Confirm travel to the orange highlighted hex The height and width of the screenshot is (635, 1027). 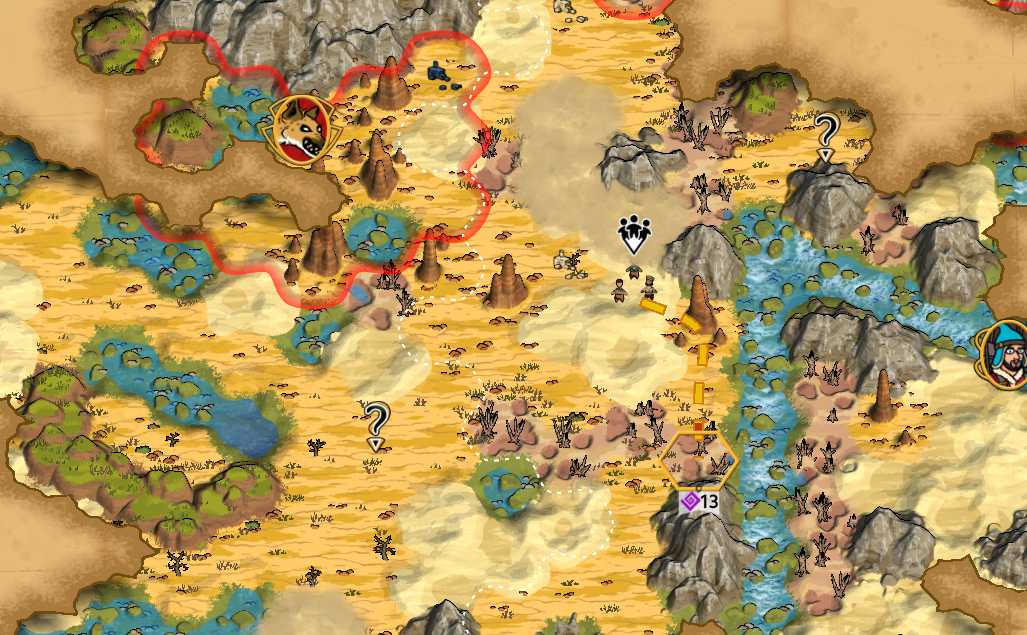click(x=699, y=460)
